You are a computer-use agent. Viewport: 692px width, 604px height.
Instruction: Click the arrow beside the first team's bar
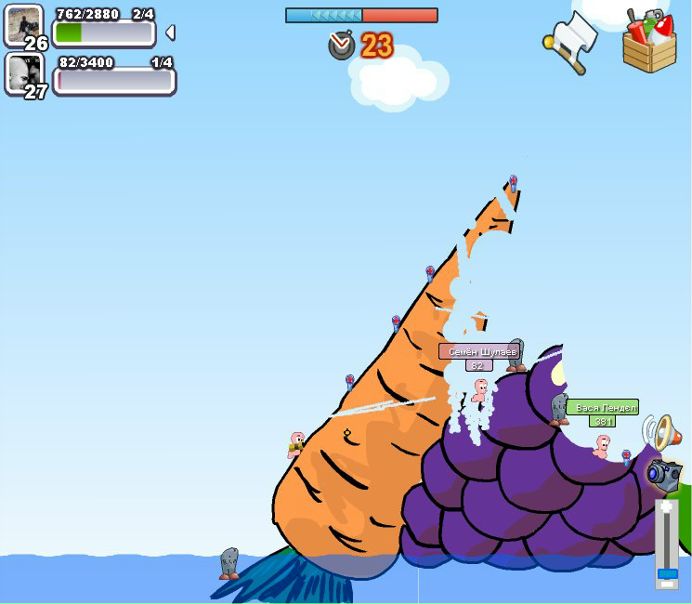pyautogui.click(x=170, y=33)
